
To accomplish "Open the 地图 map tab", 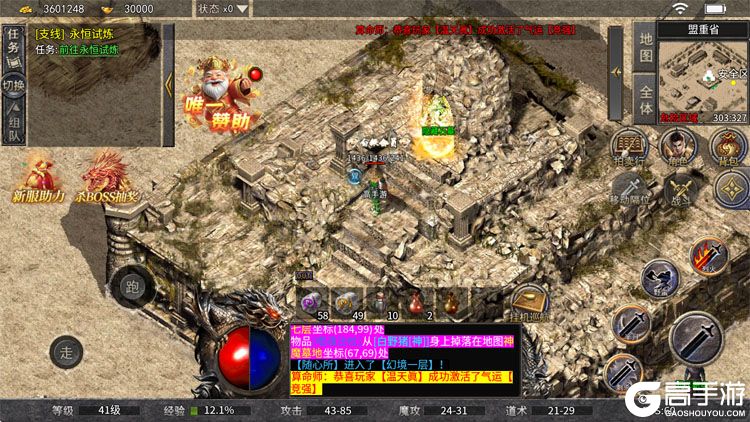I will 645,46.
